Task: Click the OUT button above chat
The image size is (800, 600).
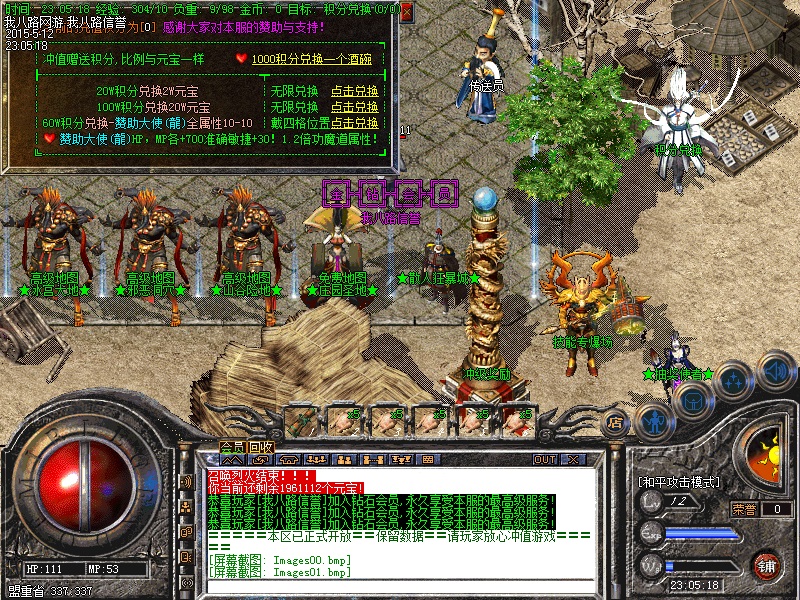Action: 544,459
